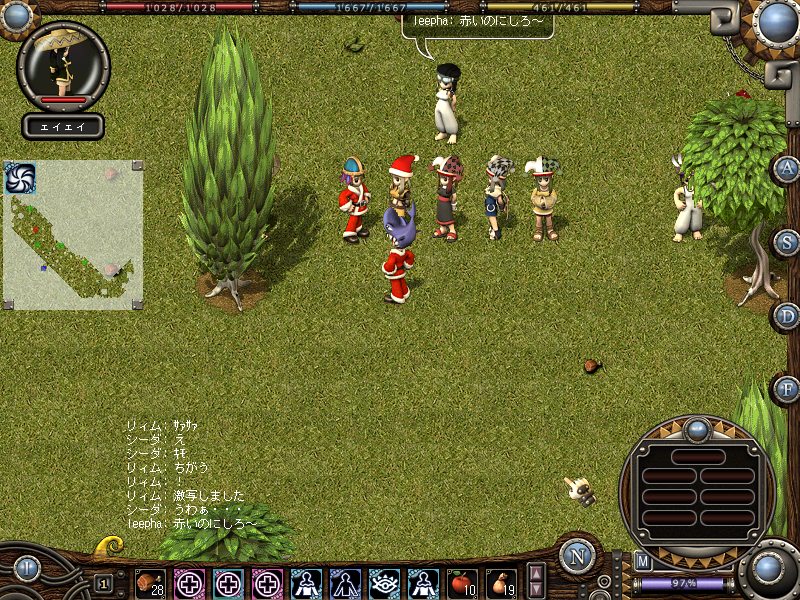Click the blue orb at bottom-right corner
Screen dimensions: 800x600
pyautogui.click(x=768, y=571)
